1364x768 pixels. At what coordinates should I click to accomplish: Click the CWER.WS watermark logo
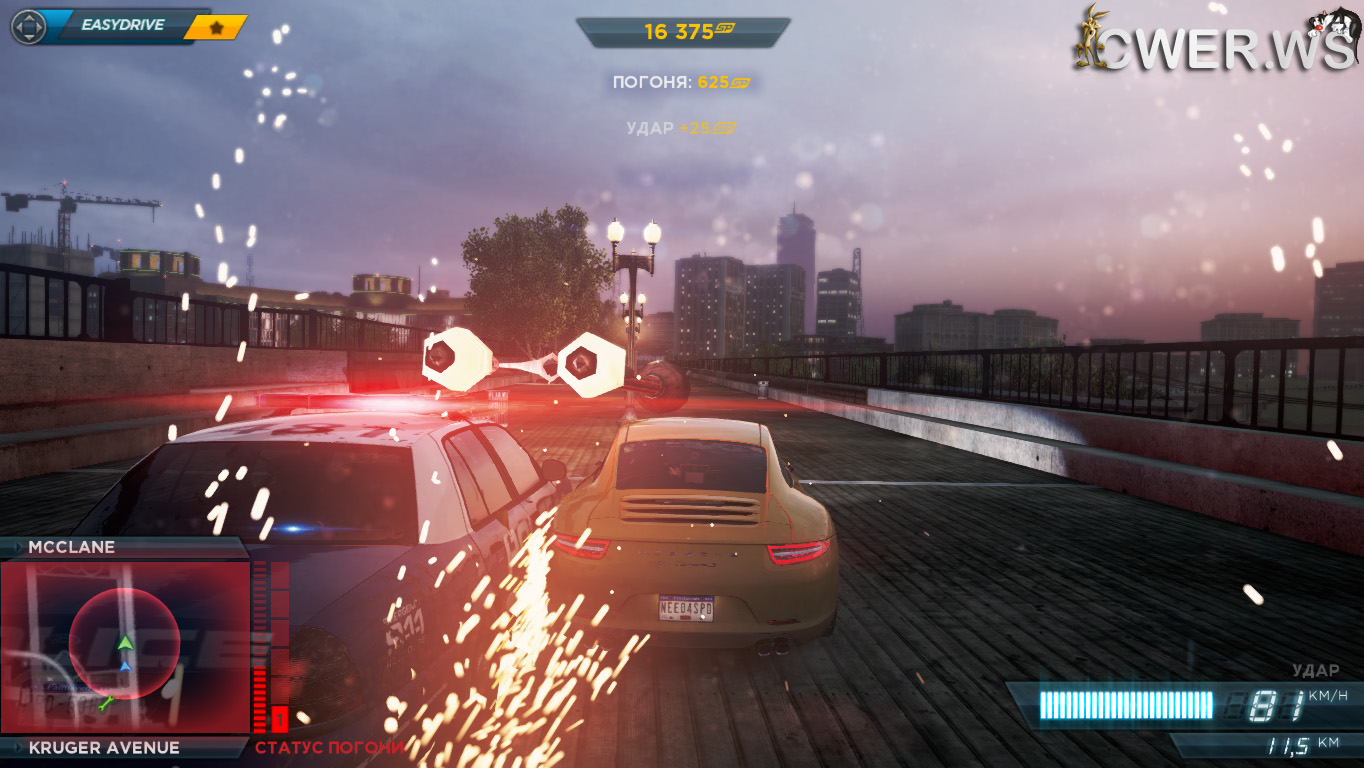click(1216, 45)
